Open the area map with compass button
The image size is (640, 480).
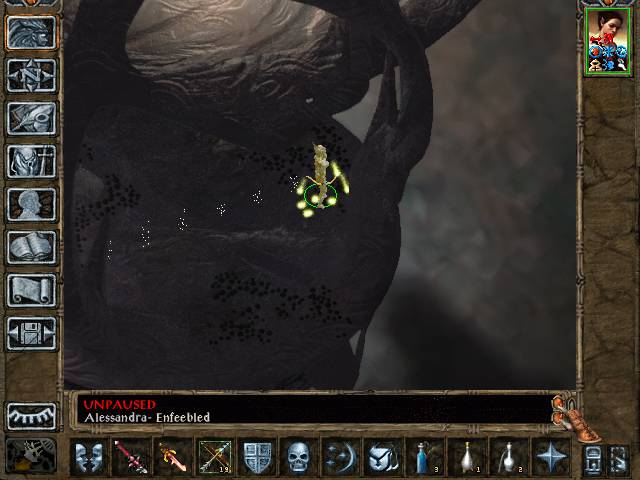click(31, 75)
